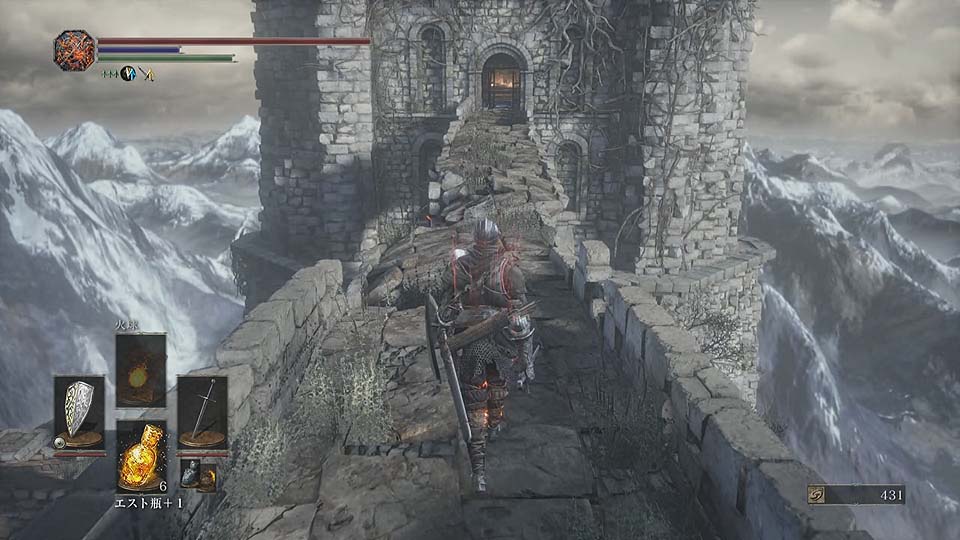Select the right-hand longsword slot

[x=202, y=412]
